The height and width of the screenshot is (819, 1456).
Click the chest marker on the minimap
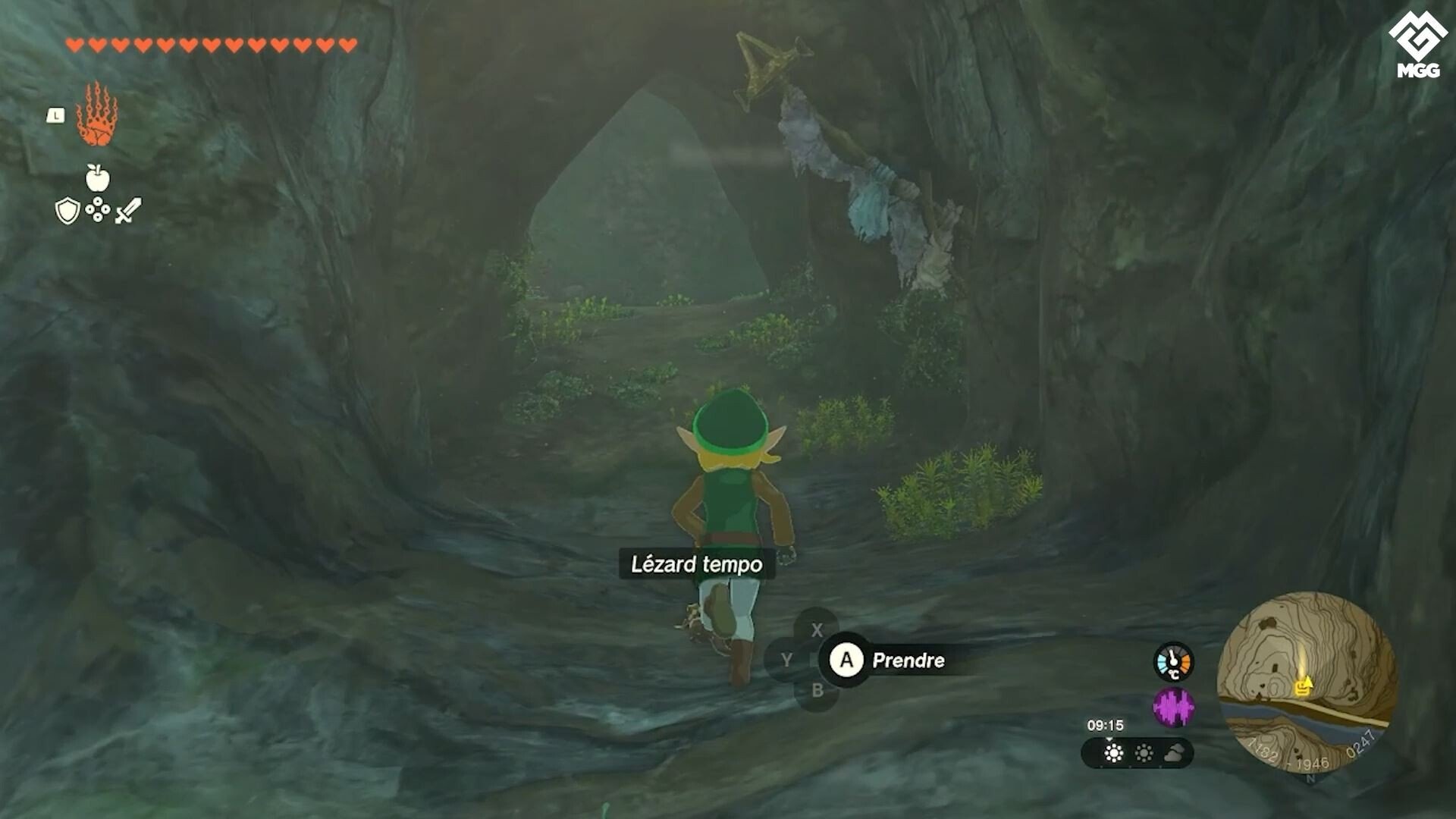click(x=1302, y=688)
